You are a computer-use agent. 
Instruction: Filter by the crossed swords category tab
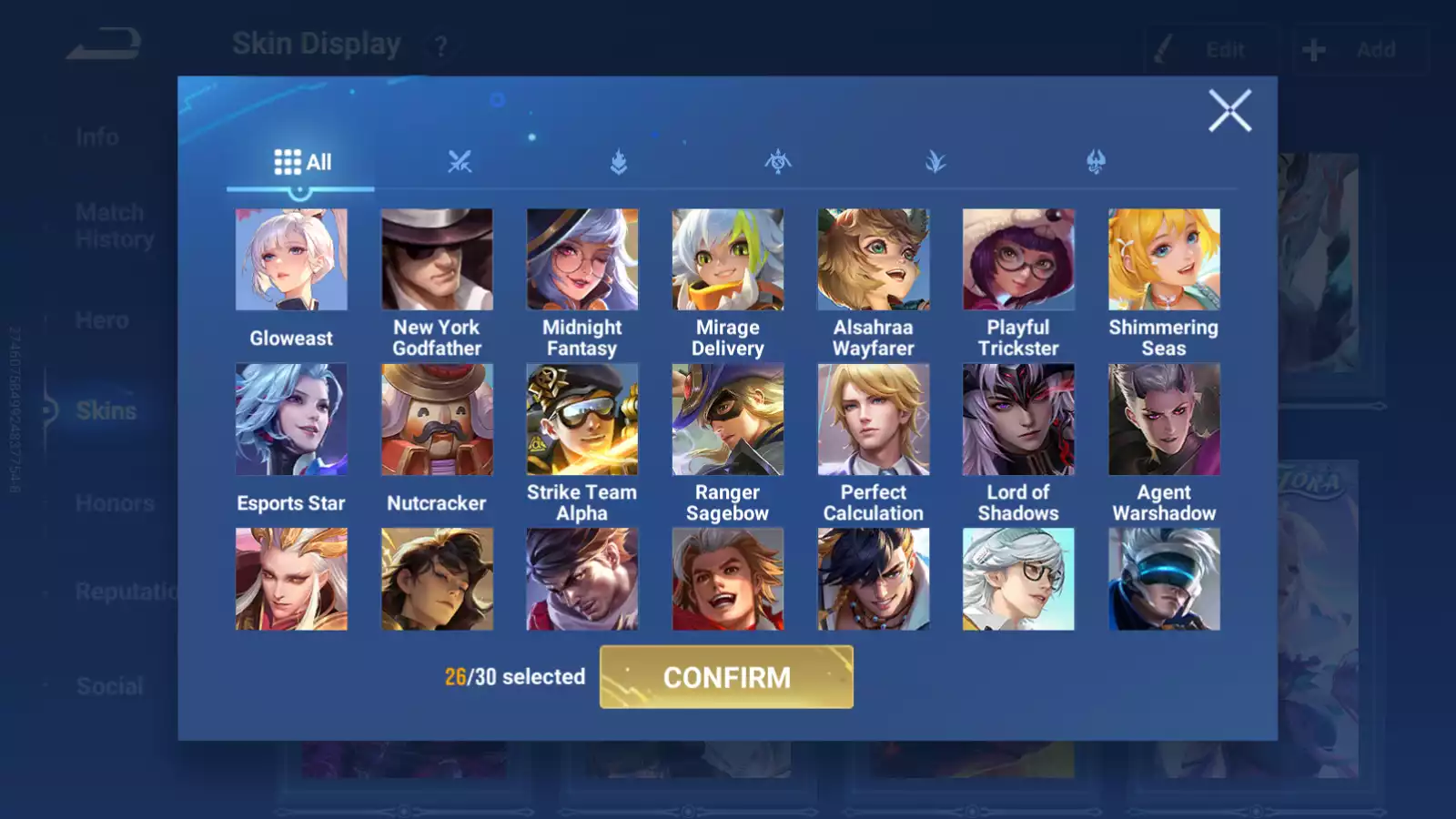coord(460,163)
